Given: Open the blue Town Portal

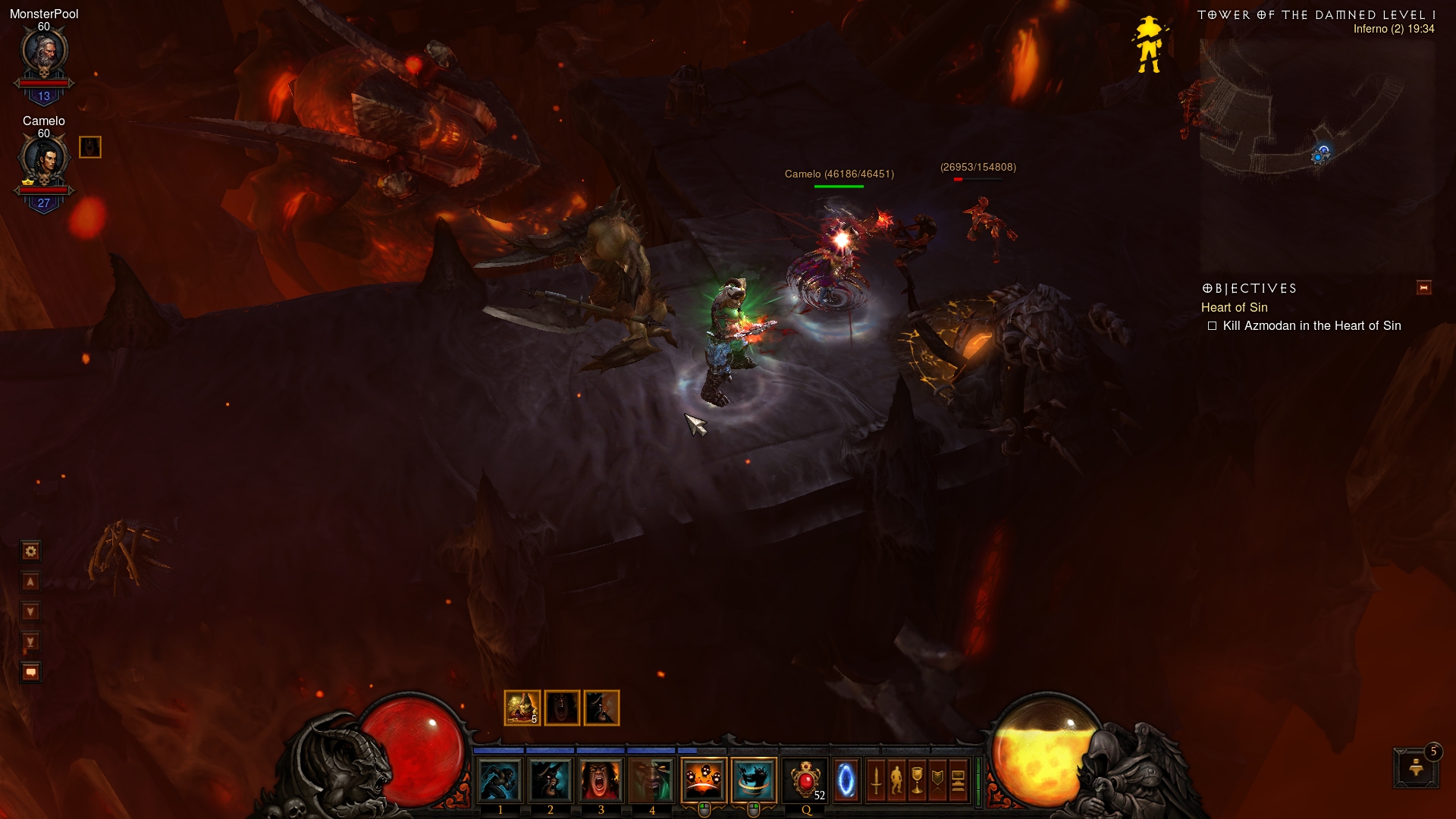Looking at the screenshot, I should [x=846, y=780].
